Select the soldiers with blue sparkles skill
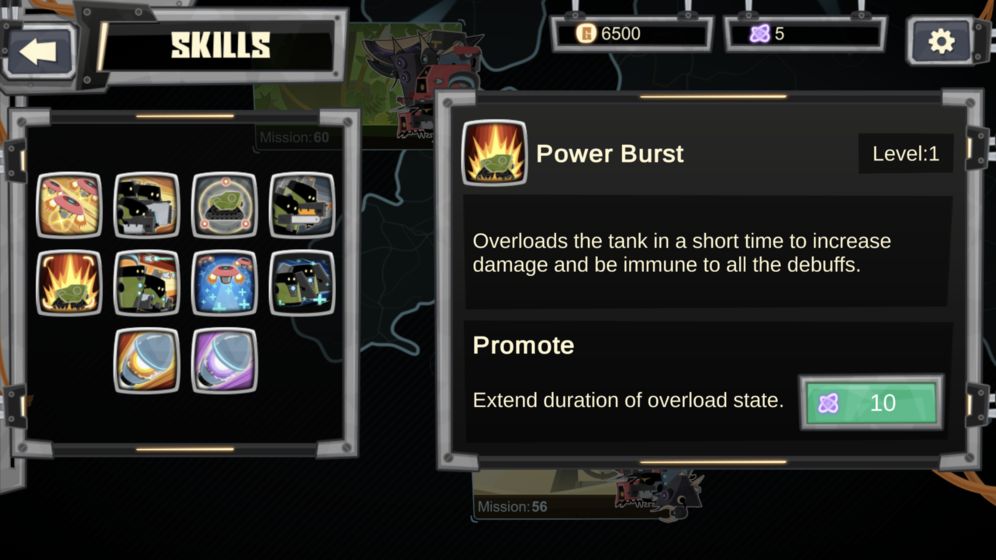The height and width of the screenshot is (560, 996). tap(302, 283)
